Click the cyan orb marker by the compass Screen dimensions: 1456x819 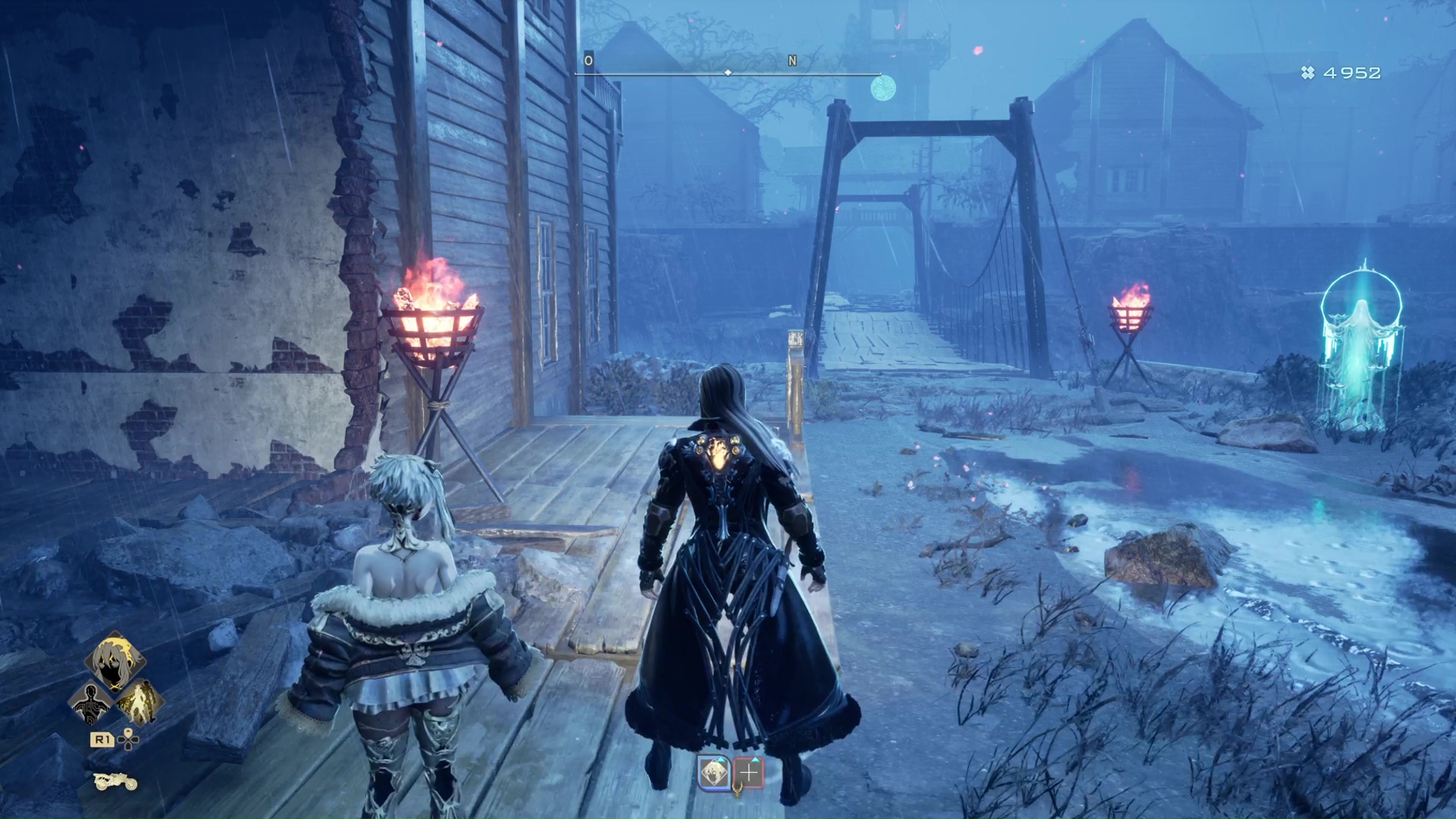(x=883, y=89)
